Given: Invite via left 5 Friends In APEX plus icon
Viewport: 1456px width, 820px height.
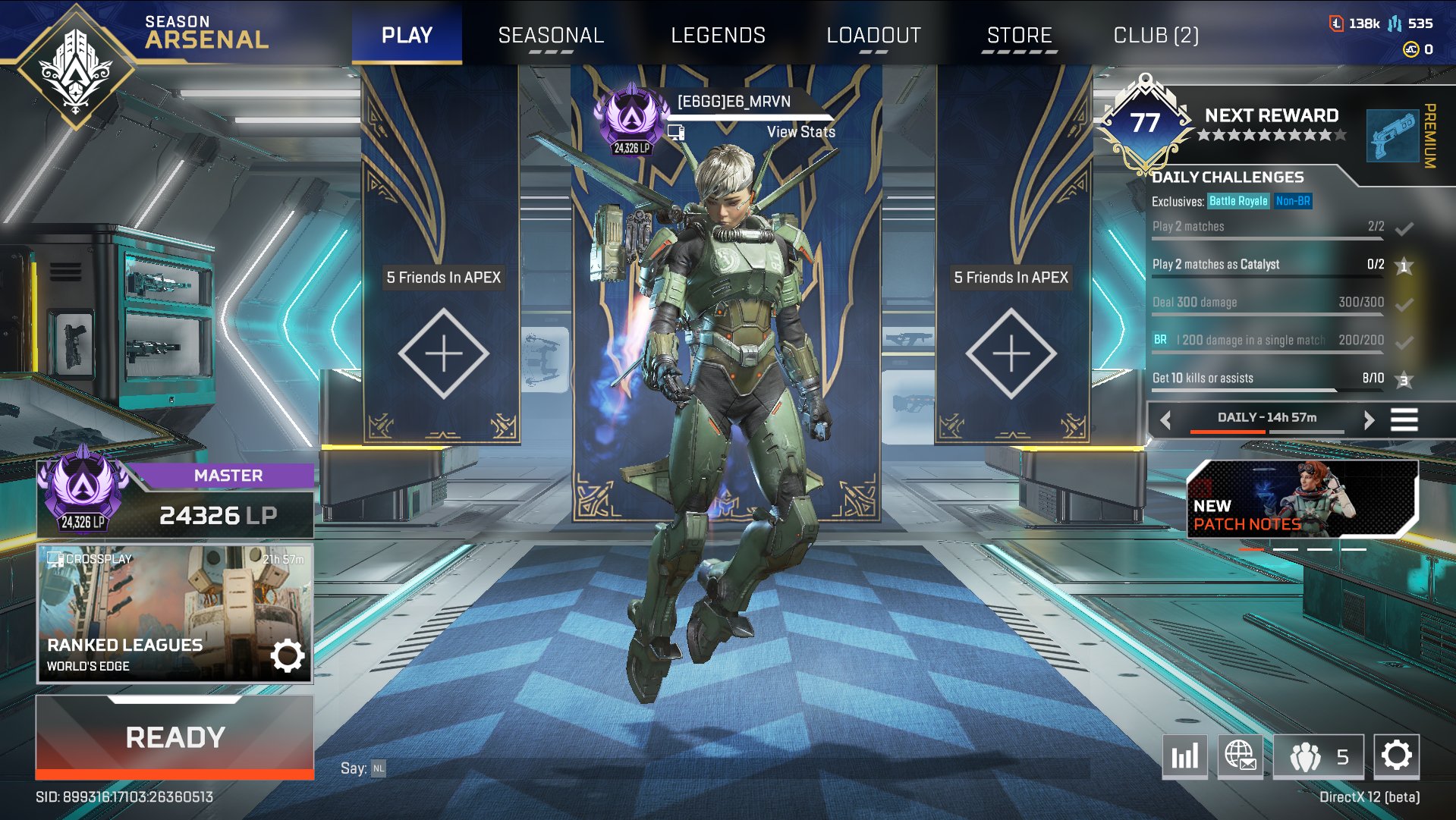Looking at the screenshot, I should [x=445, y=353].
